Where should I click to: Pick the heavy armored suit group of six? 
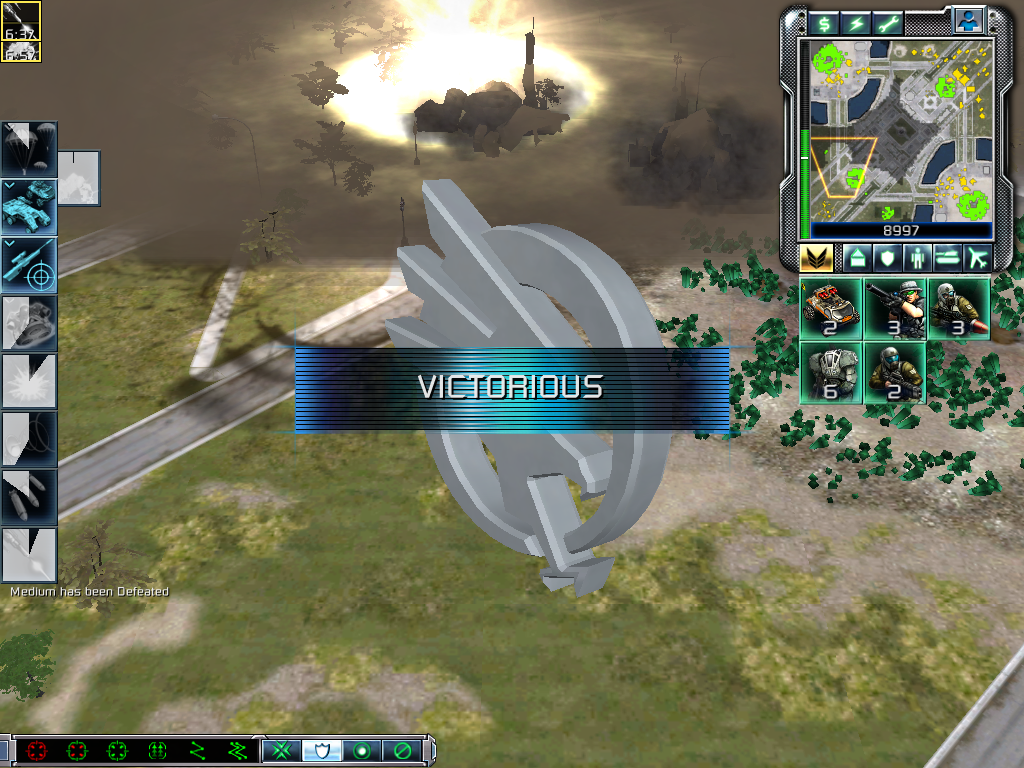coord(831,373)
